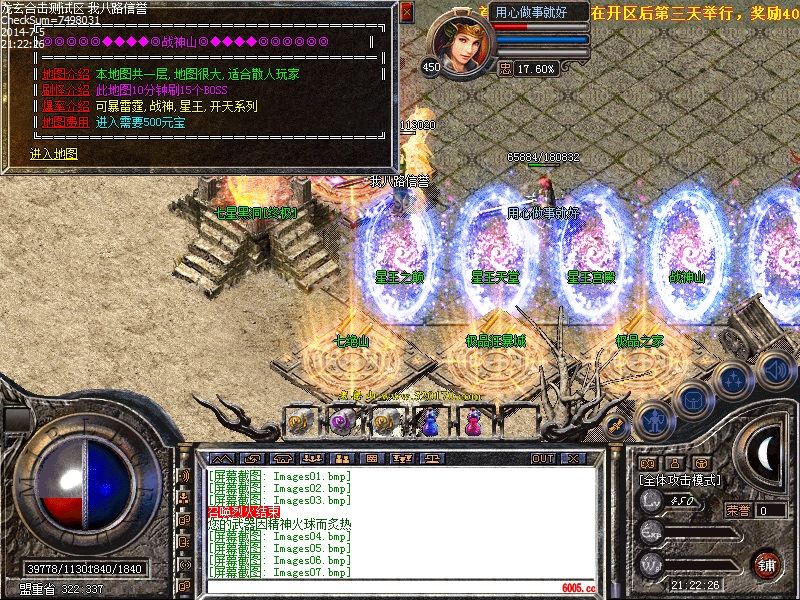The width and height of the screenshot is (800, 600).
Task: Open the skills stars round button
Action: tap(735, 381)
